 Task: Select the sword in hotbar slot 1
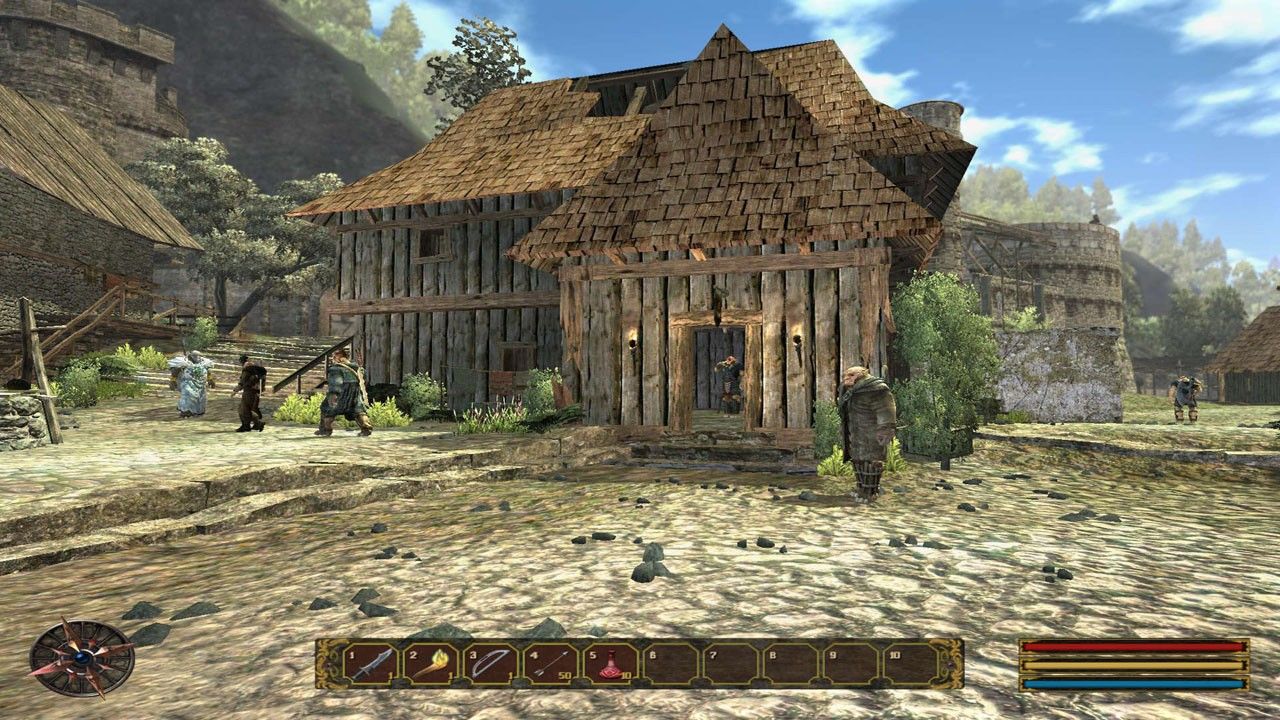tap(371, 664)
